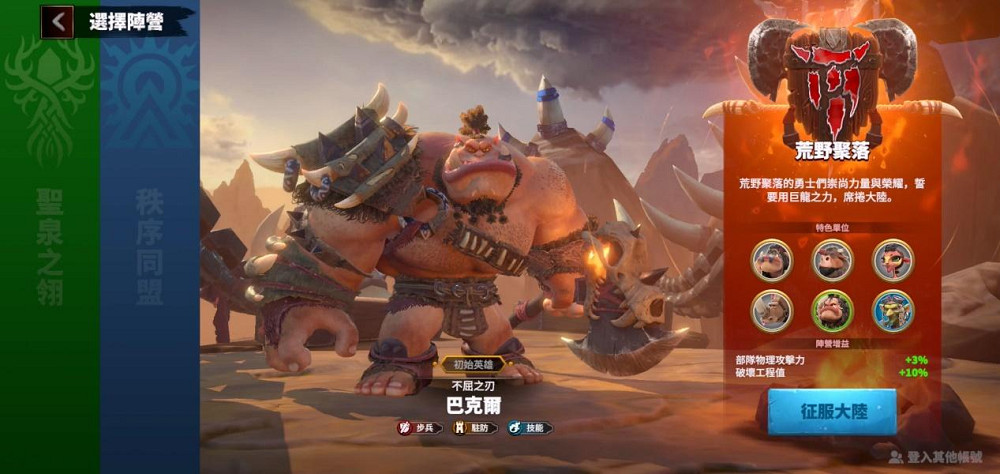View the green-bordered ogre unit portrait
Viewport: 1000px width, 474px height.
coord(832,311)
